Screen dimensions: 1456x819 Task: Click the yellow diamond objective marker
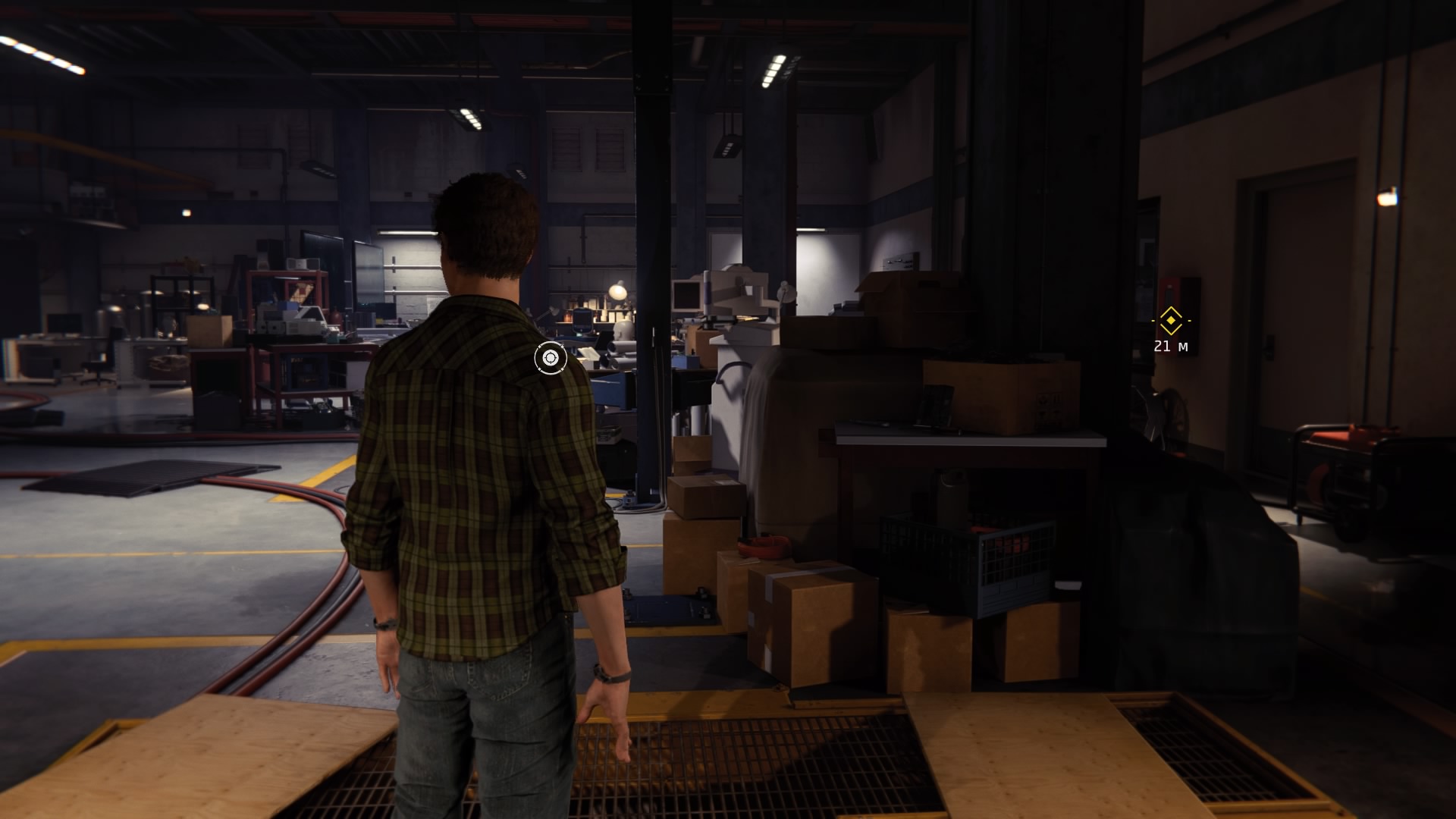pos(1171,321)
